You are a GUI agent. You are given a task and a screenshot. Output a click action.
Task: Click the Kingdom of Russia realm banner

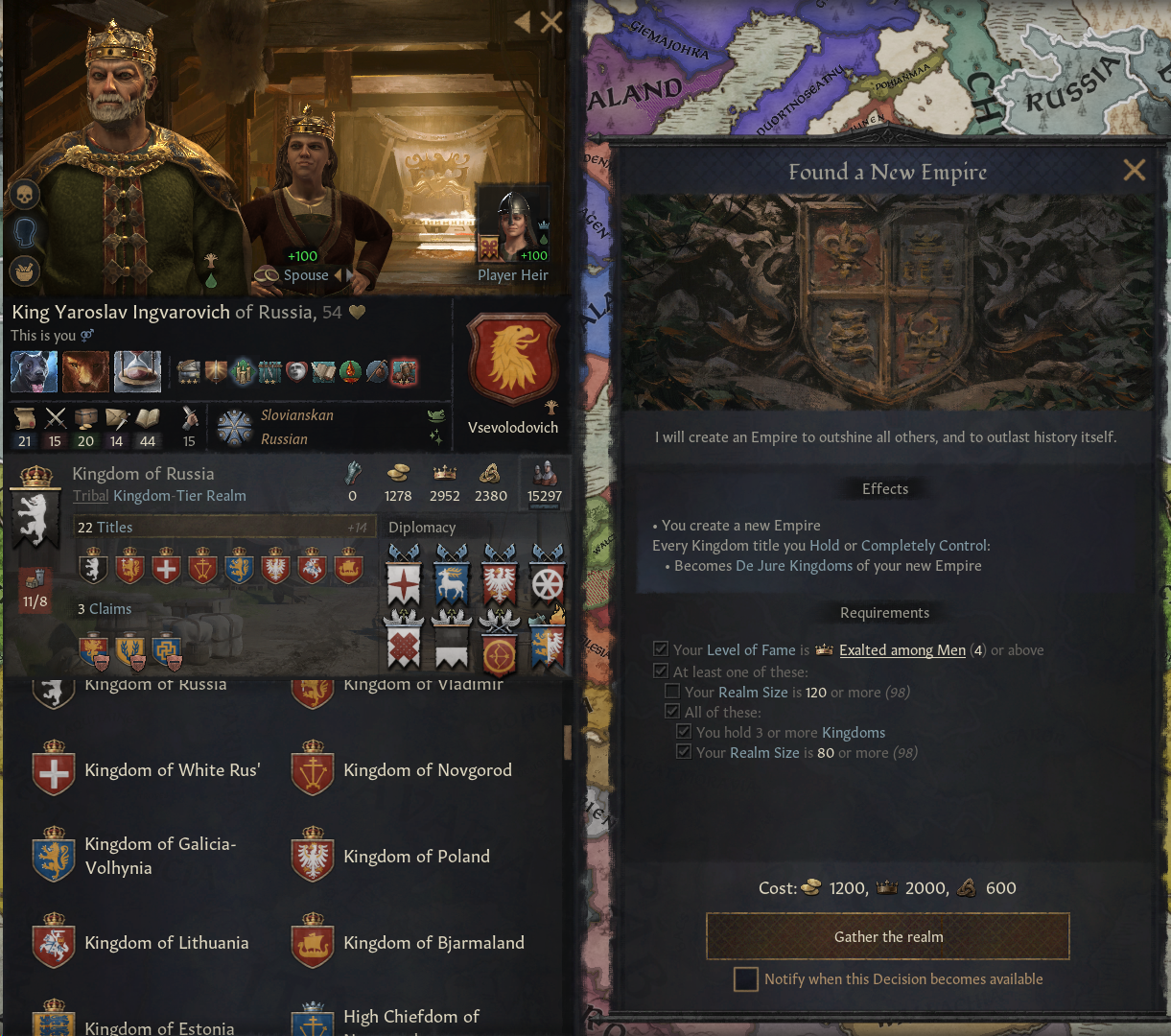click(35, 506)
